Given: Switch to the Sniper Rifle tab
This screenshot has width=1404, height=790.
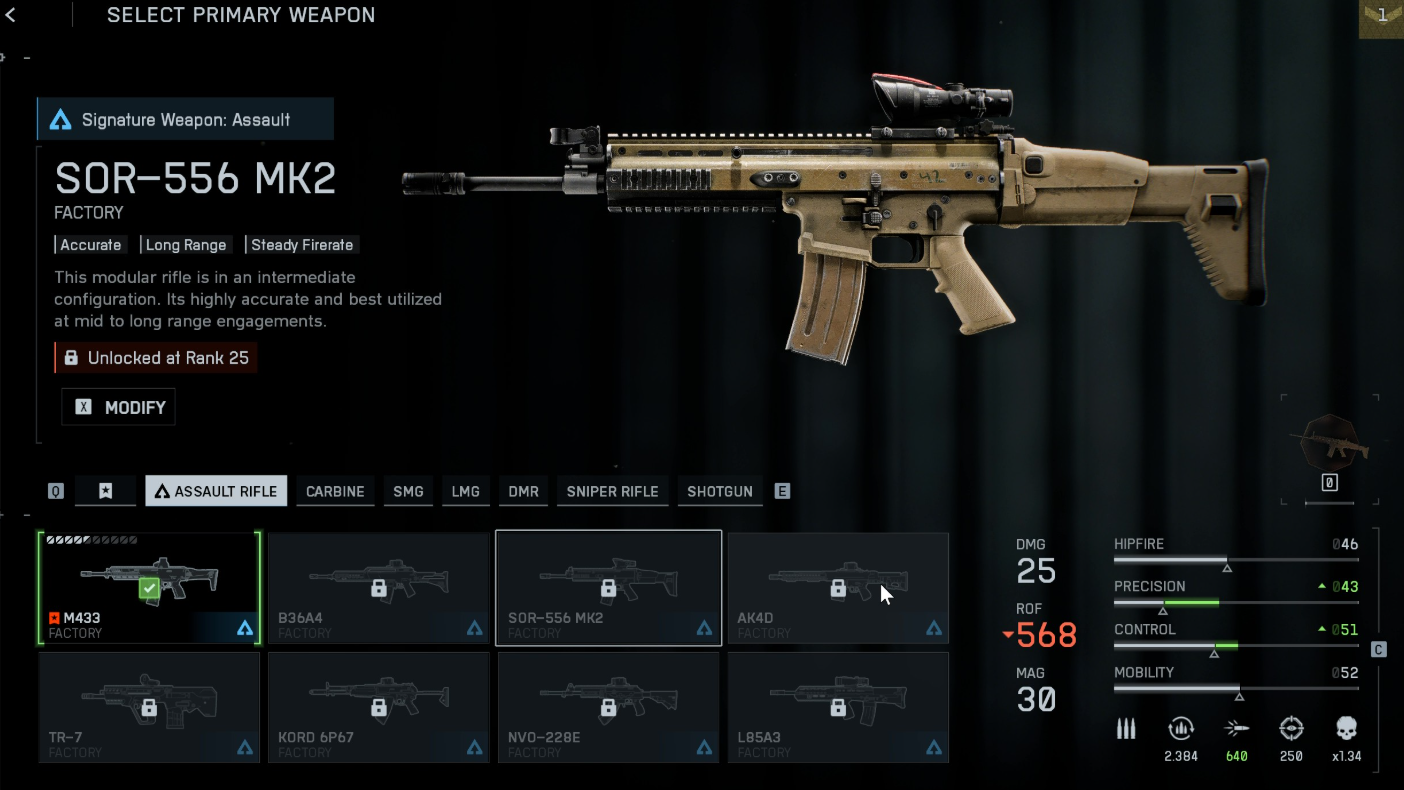Looking at the screenshot, I should point(612,491).
